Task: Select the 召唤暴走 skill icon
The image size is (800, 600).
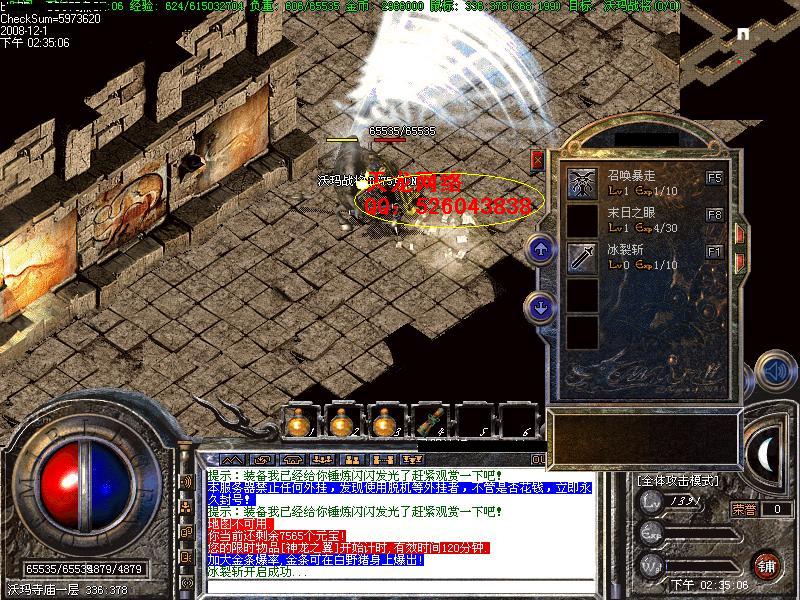Action: coord(582,183)
